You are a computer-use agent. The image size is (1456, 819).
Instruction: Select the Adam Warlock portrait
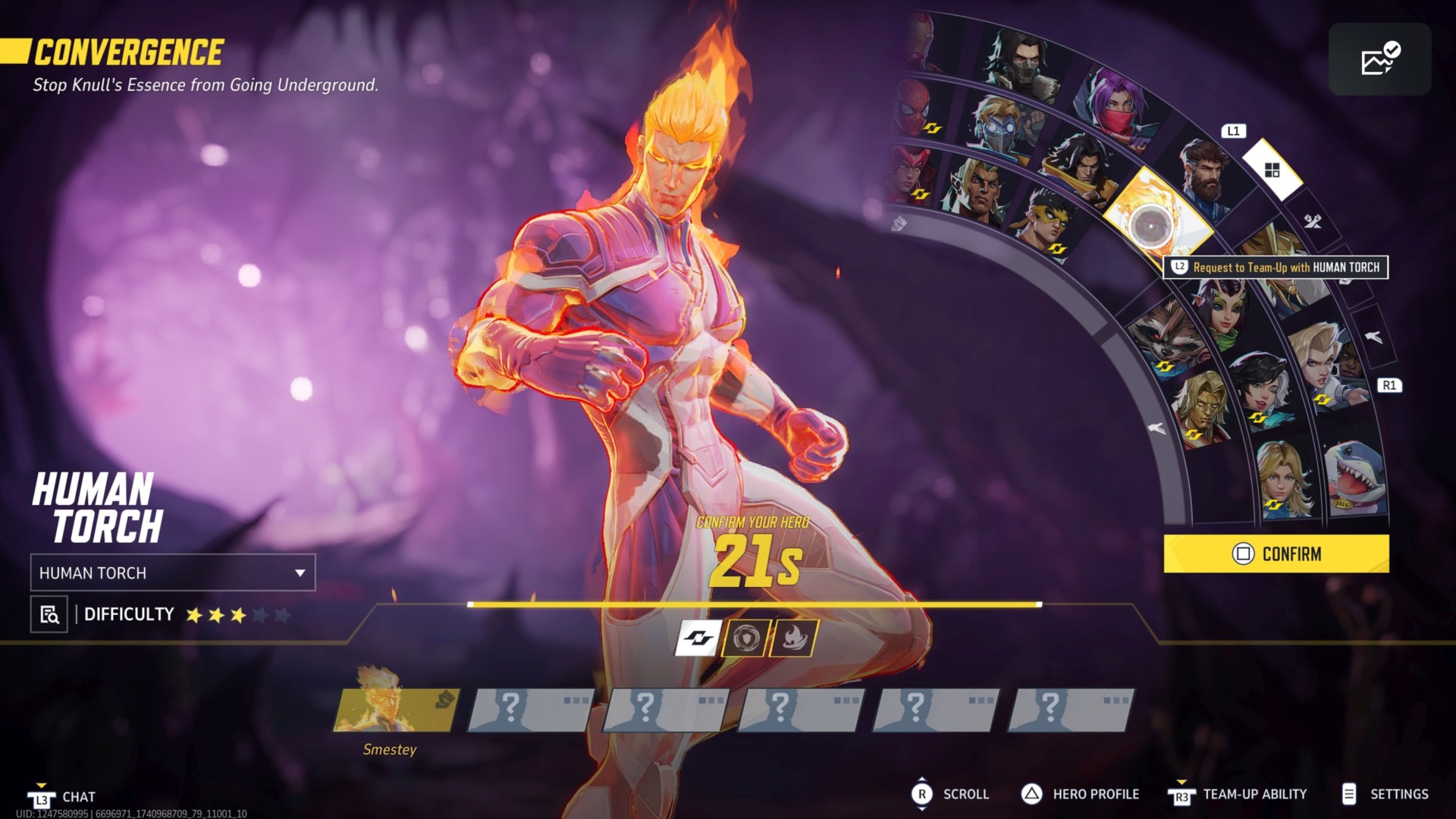[1203, 409]
